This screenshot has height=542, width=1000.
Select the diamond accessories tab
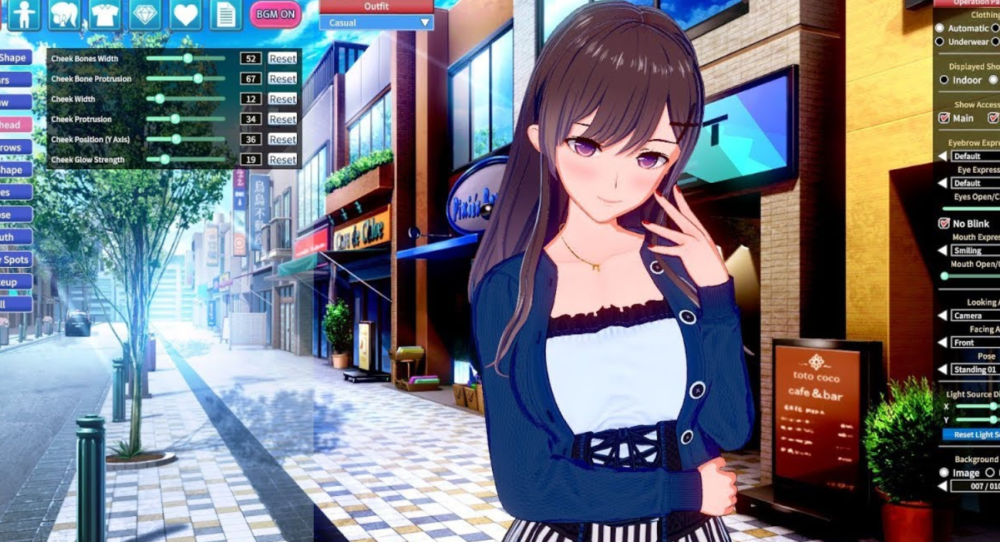coord(145,15)
